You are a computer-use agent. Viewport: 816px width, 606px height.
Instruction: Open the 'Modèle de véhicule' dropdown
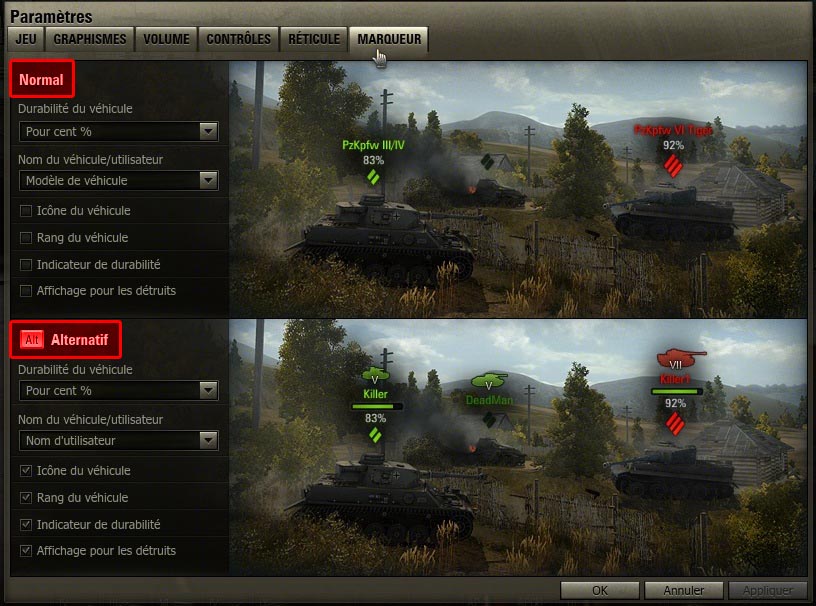(118, 181)
